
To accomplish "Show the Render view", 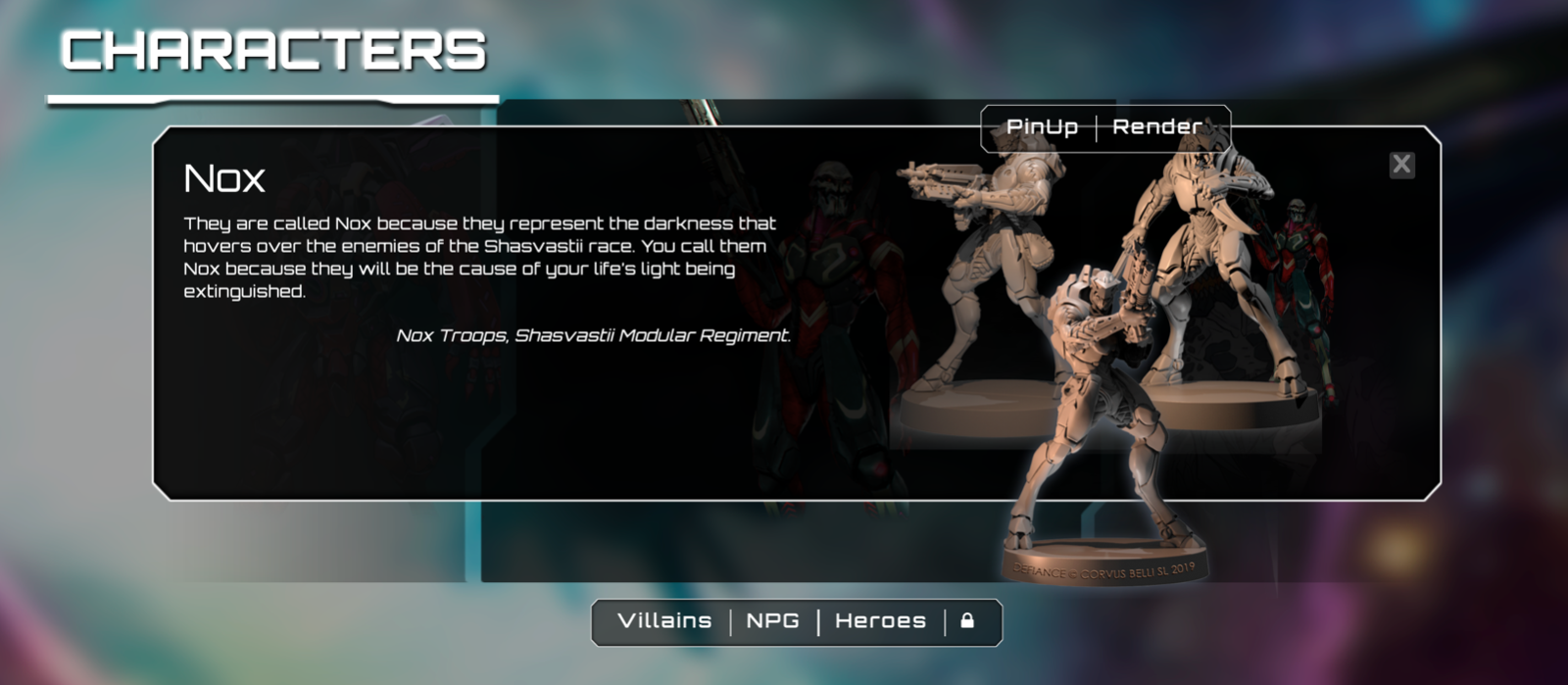I will click(1157, 127).
